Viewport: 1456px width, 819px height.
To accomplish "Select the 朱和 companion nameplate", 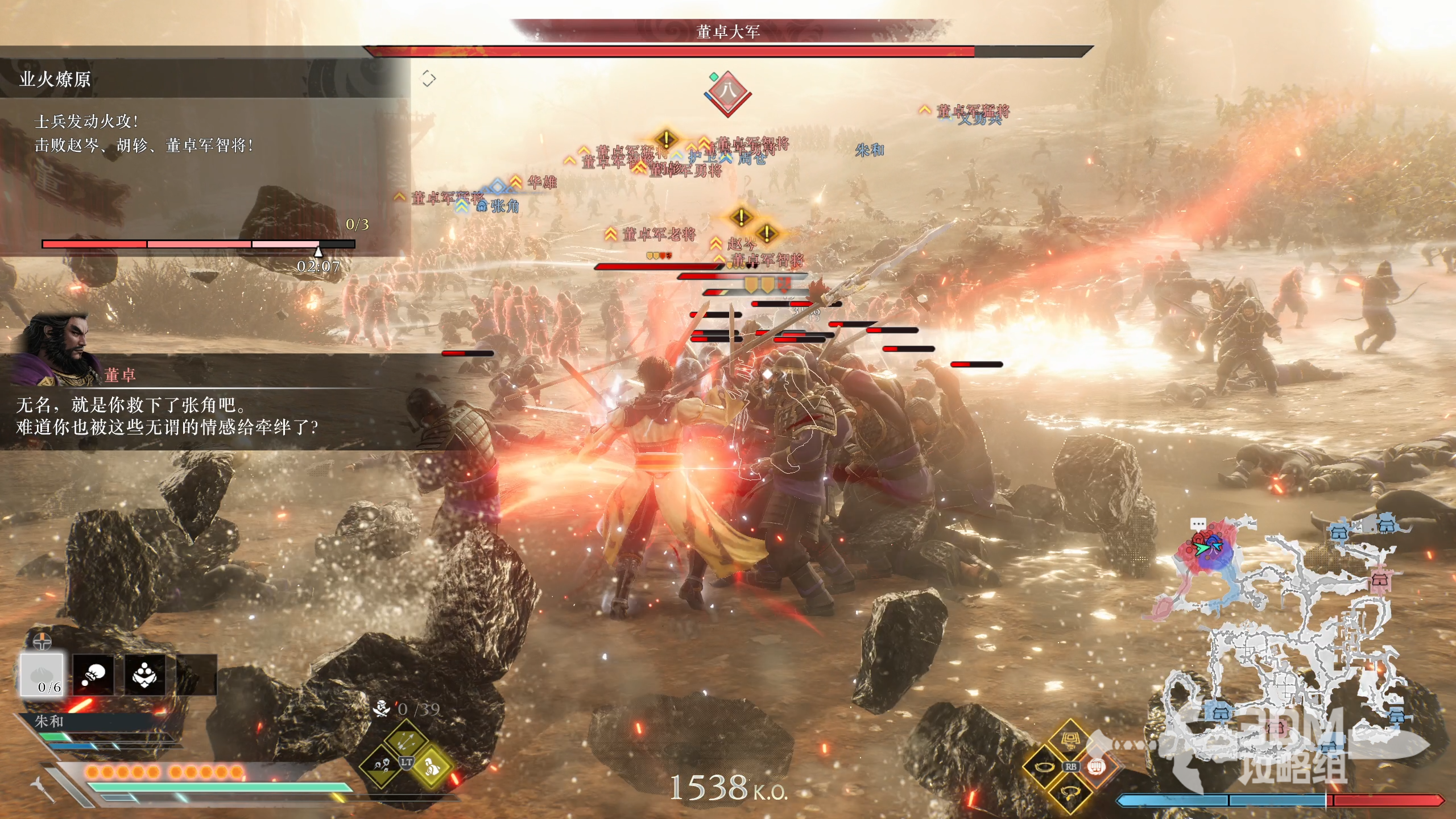I will point(49,721).
